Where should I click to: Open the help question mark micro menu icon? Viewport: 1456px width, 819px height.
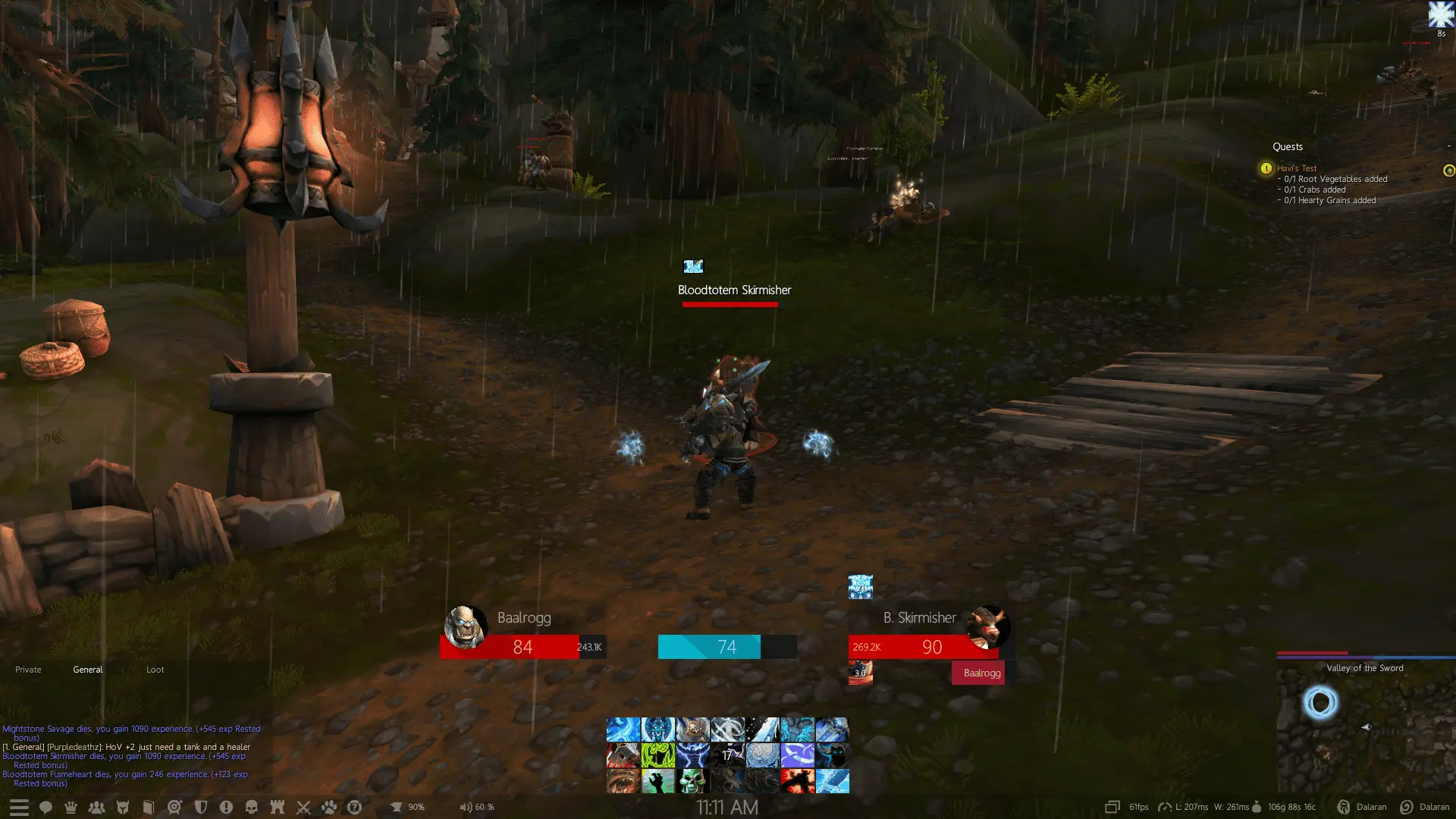tap(354, 806)
